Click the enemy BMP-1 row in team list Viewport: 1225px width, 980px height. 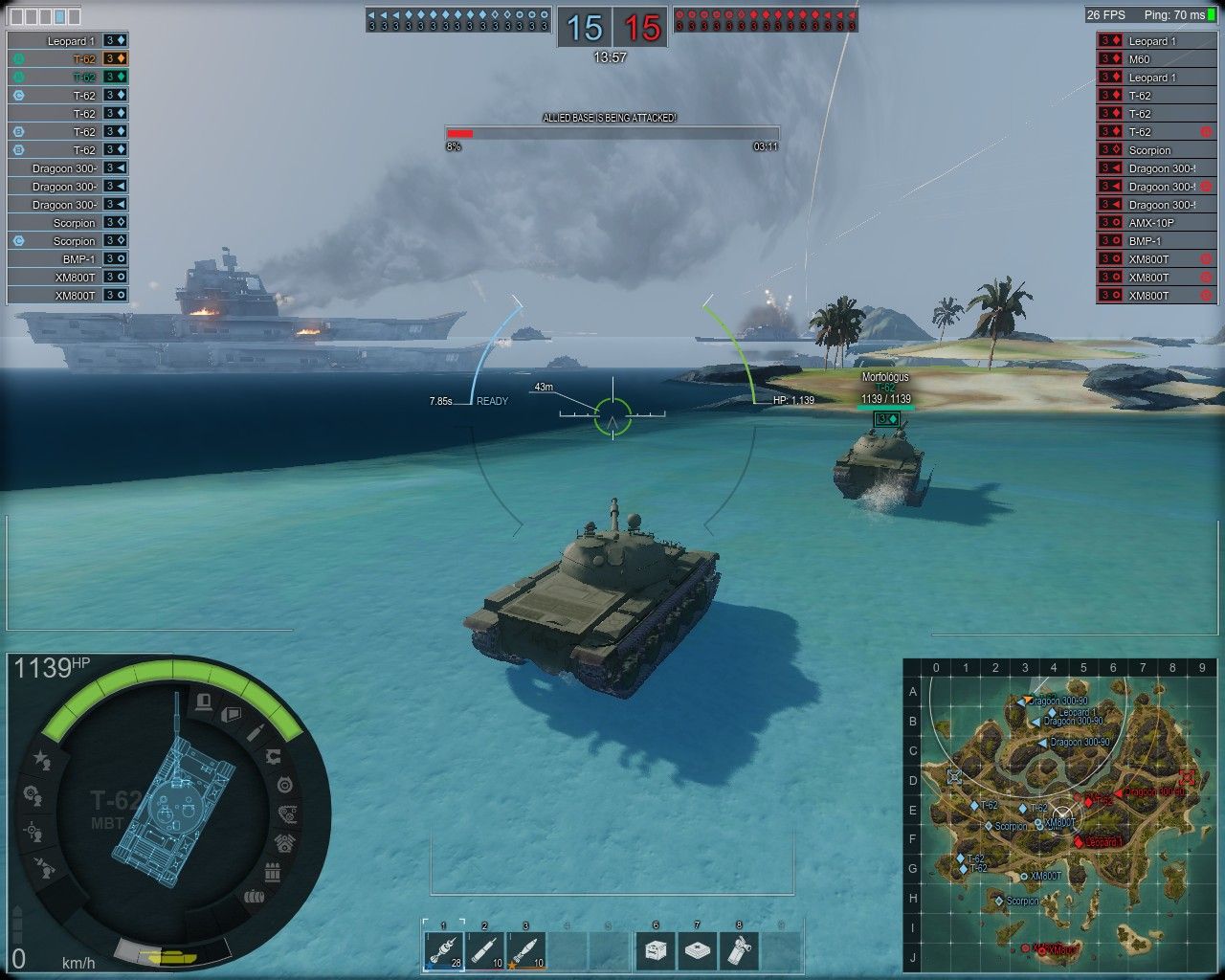pyautogui.click(x=1158, y=241)
